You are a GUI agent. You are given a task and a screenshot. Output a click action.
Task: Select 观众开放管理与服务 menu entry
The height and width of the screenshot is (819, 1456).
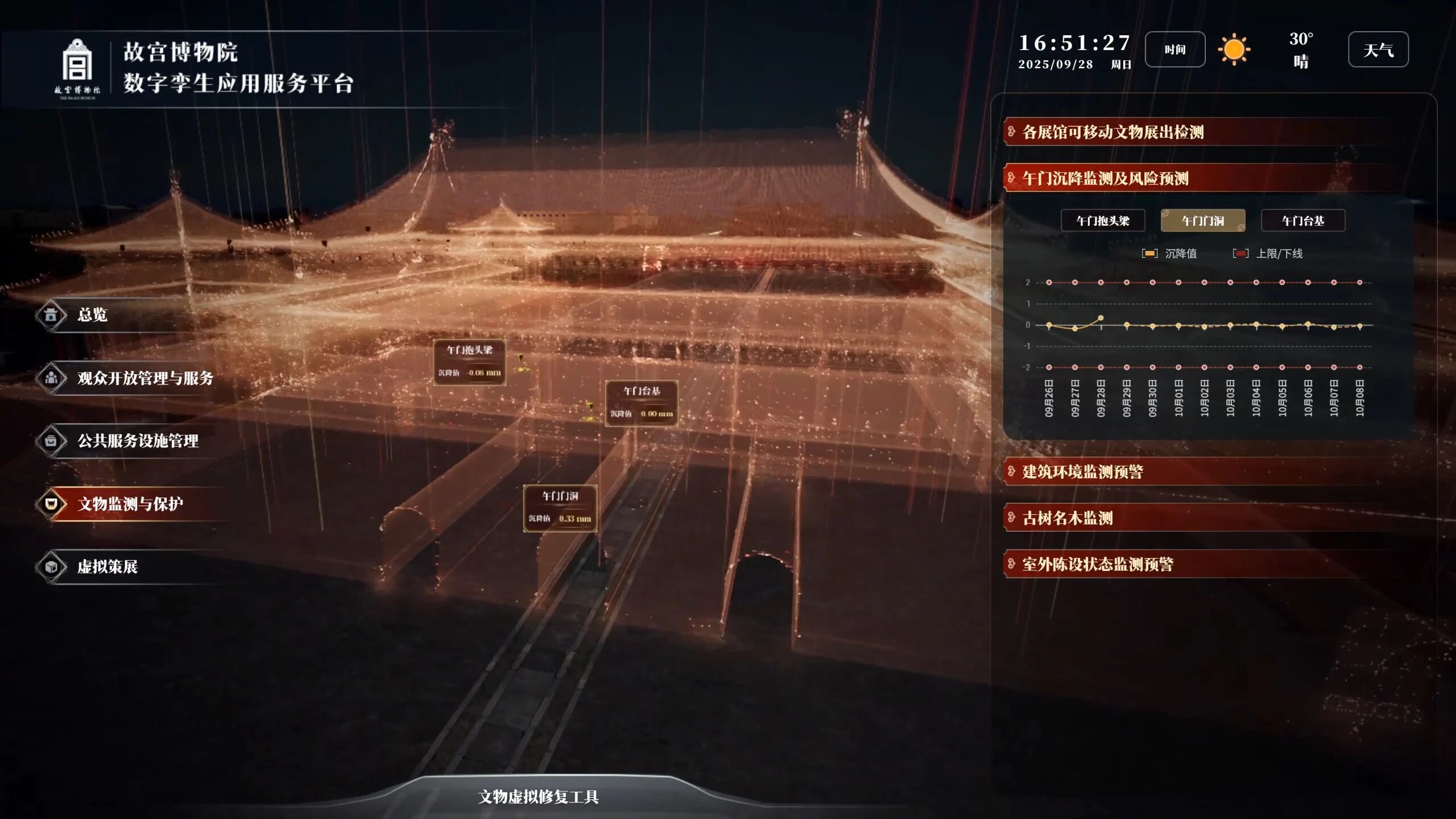[145, 378]
